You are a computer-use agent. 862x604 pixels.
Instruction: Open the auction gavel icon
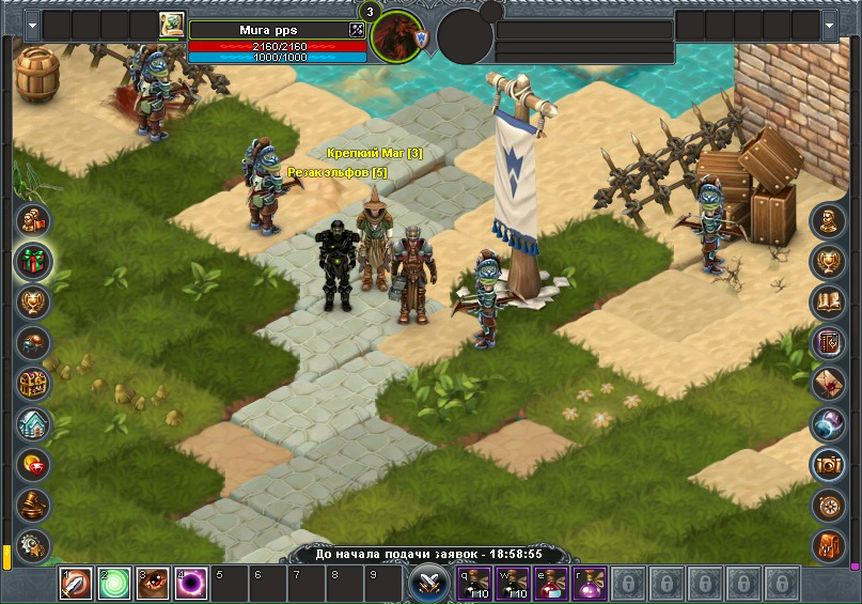coord(34,505)
